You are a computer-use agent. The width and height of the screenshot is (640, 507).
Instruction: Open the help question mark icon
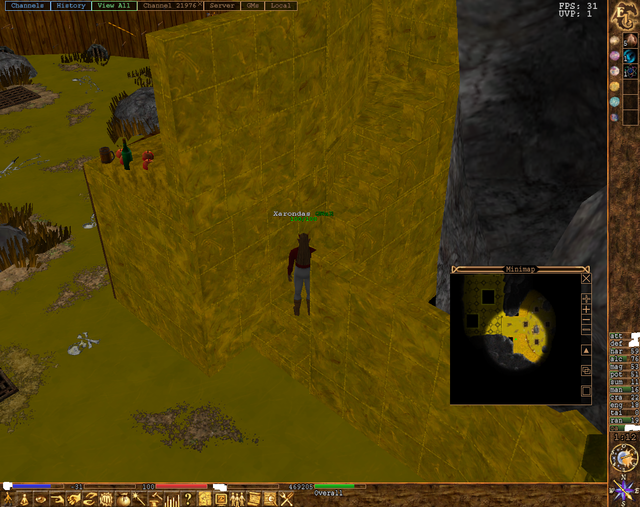(x=187, y=499)
